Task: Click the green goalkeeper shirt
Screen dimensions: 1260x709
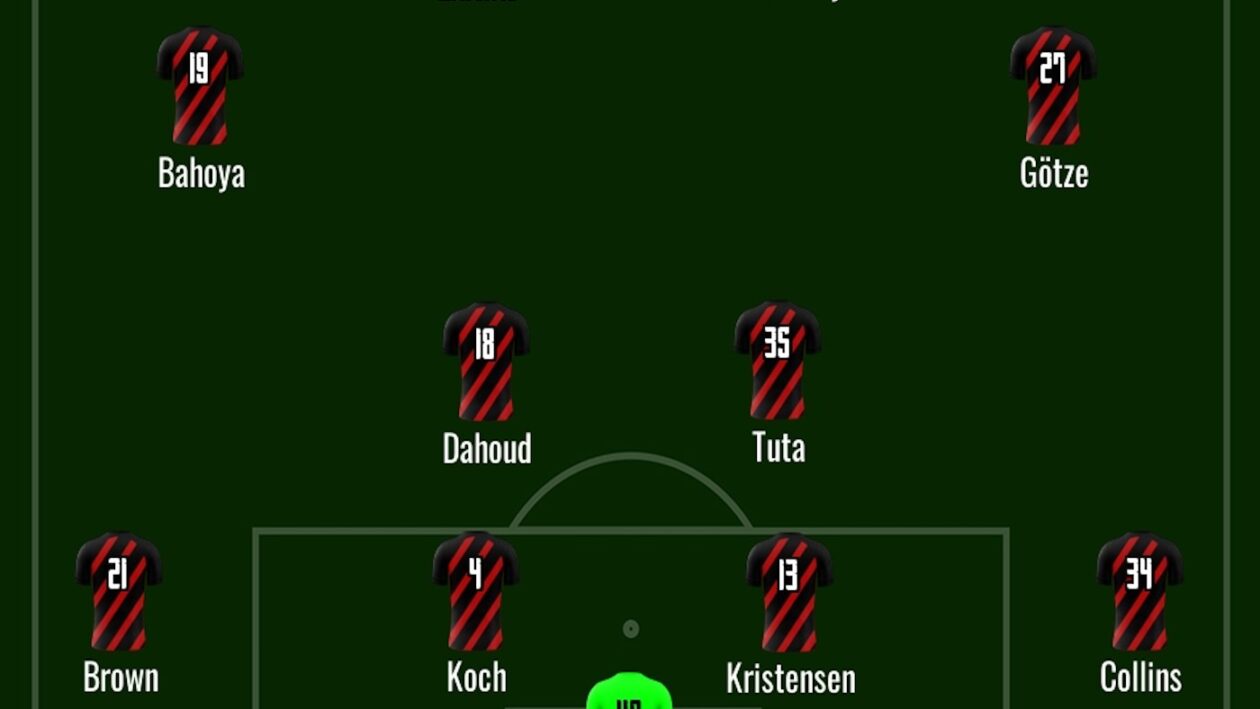Action: (628, 693)
